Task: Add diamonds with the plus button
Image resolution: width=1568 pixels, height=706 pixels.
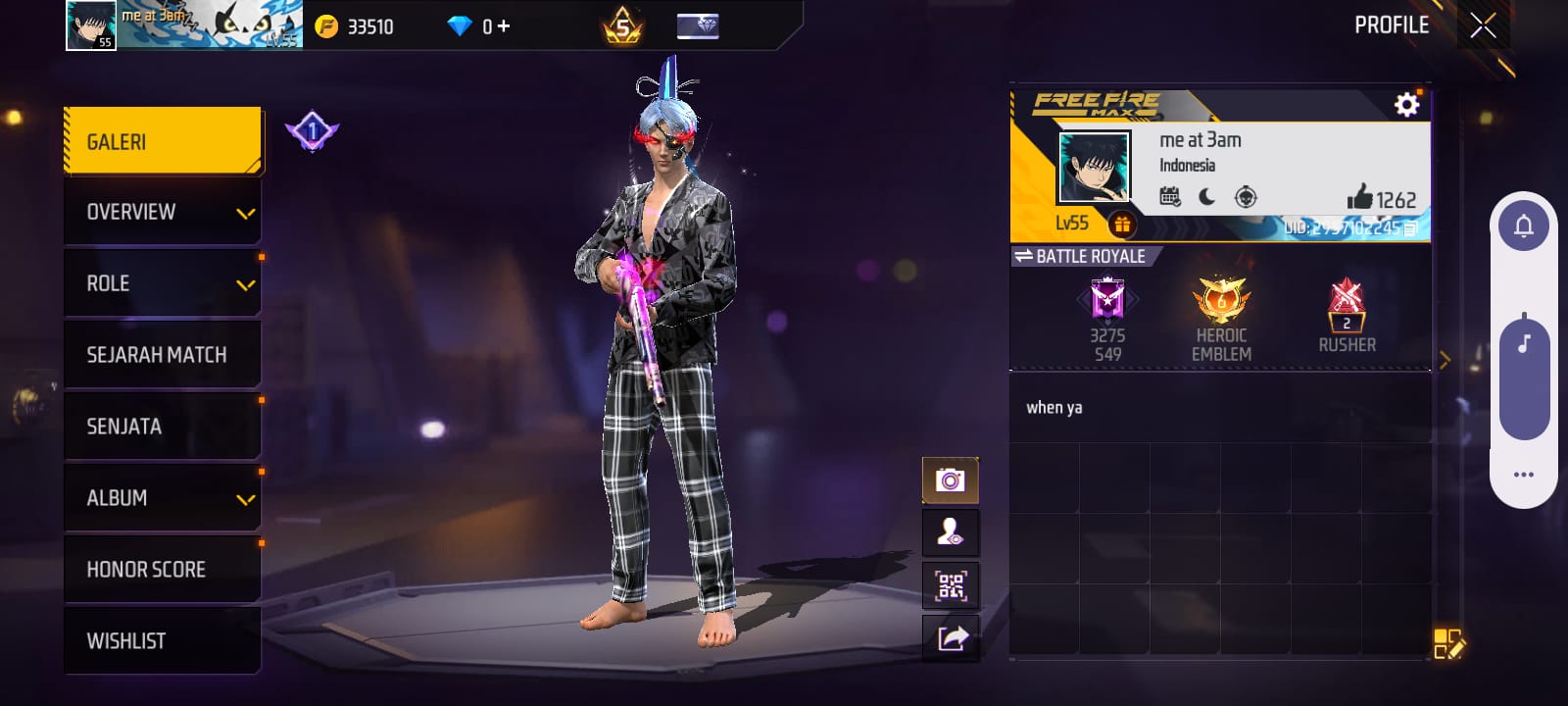Action: (x=504, y=26)
